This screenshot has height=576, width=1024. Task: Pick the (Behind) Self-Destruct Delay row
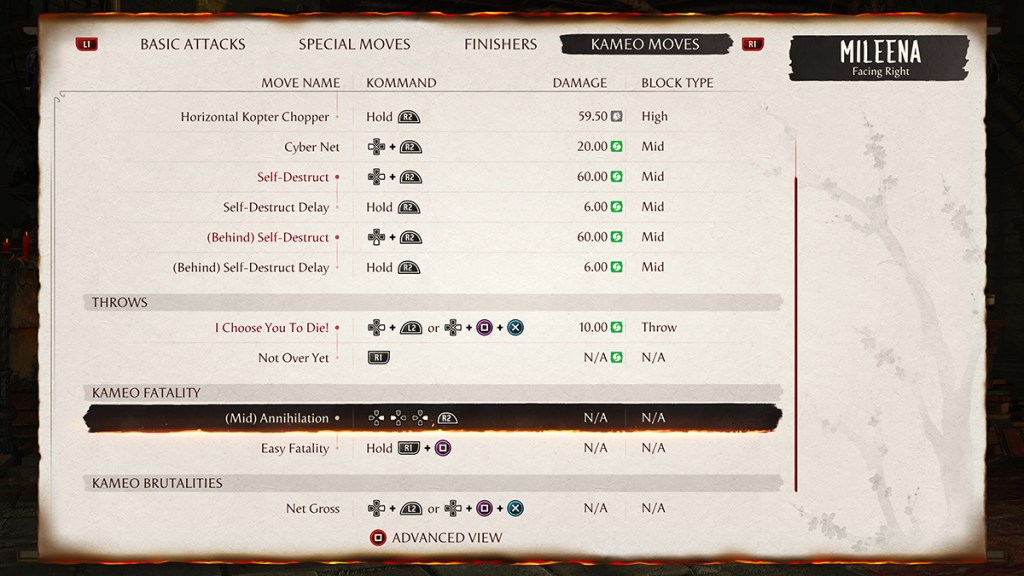click(251, 267)
